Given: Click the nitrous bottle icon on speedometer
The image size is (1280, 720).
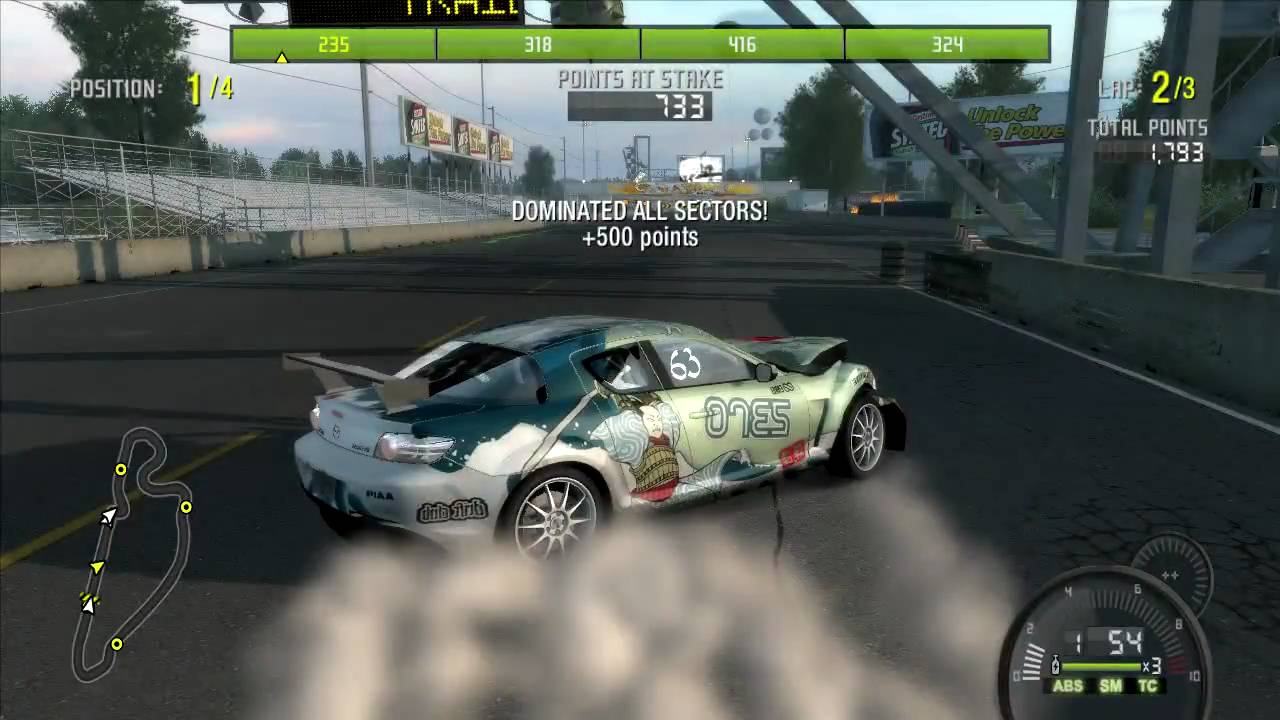Looking at the screenshot, I should coord(1055,664).
